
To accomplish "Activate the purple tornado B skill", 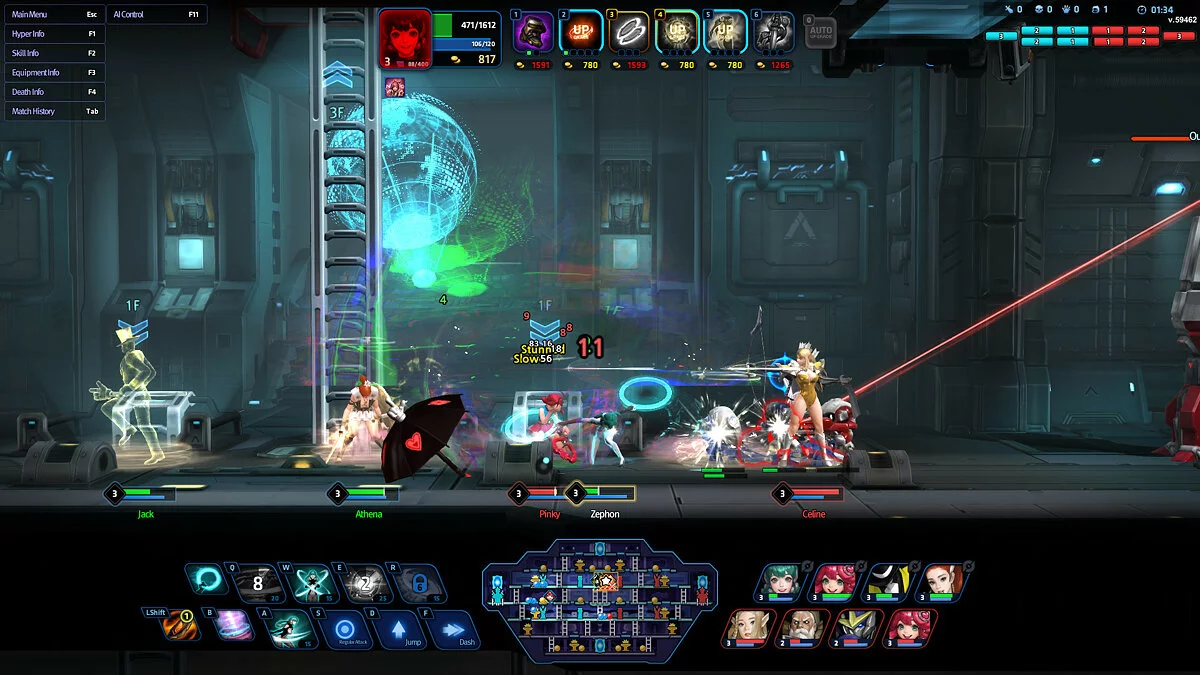I will click(234, 627).
